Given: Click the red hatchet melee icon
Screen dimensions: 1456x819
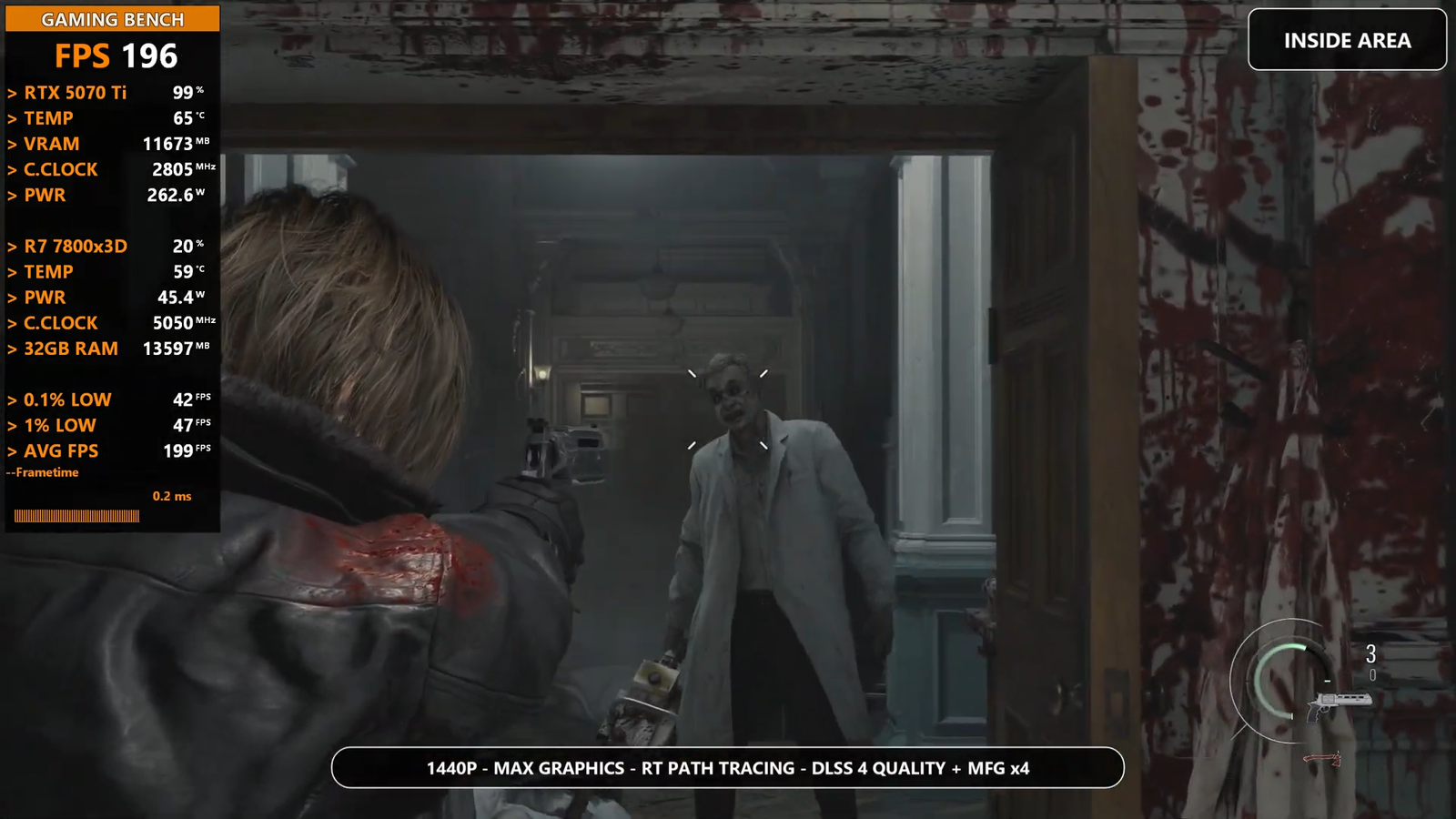Looking at the screenshot, I should 1323,758.
